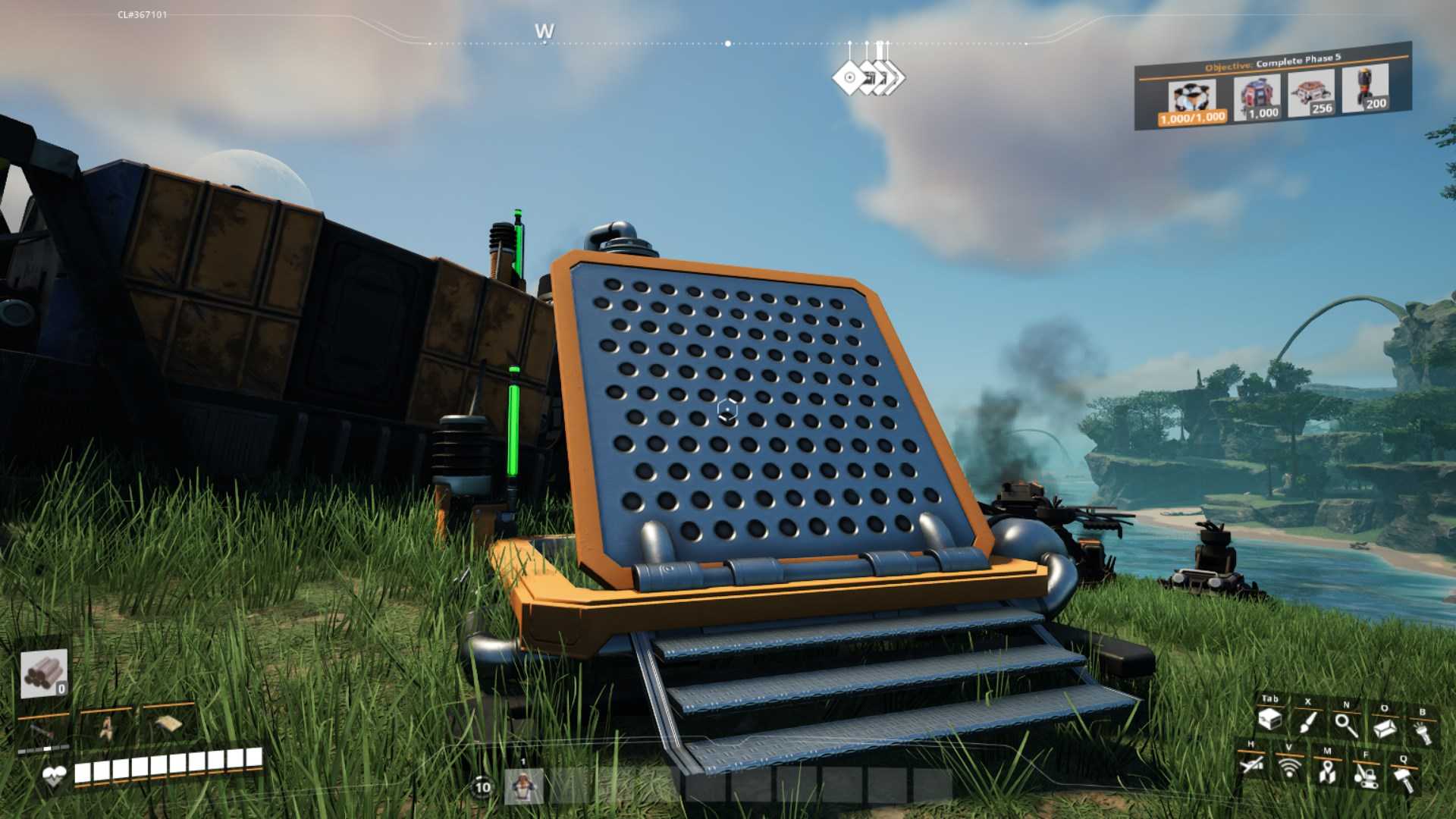Open the map marker icon
The width and height of the screenshot is (1456, 819).
pyautogui.click(x=1327, y=772)
